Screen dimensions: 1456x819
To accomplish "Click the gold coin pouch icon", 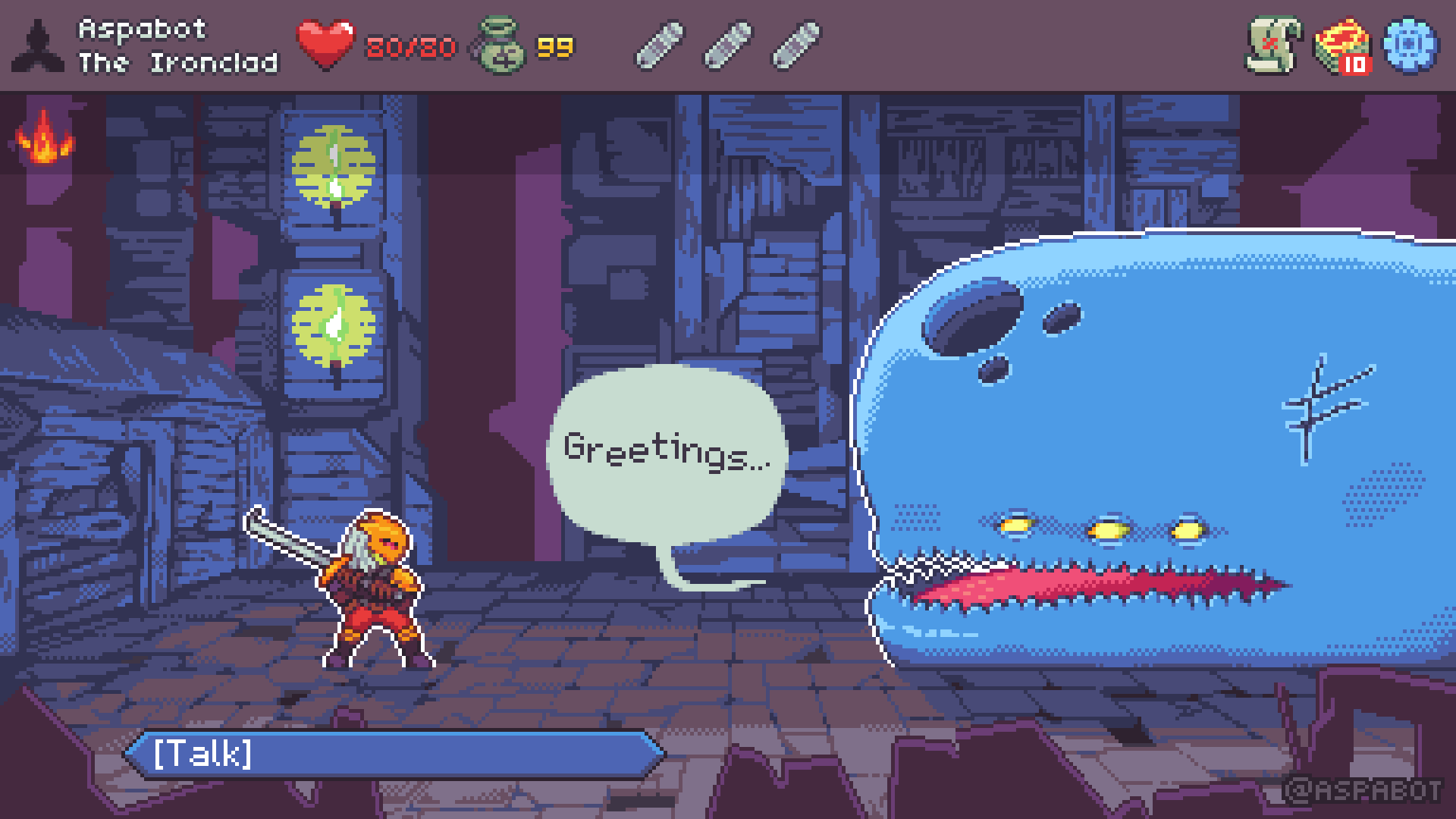I will click(502, 45).
